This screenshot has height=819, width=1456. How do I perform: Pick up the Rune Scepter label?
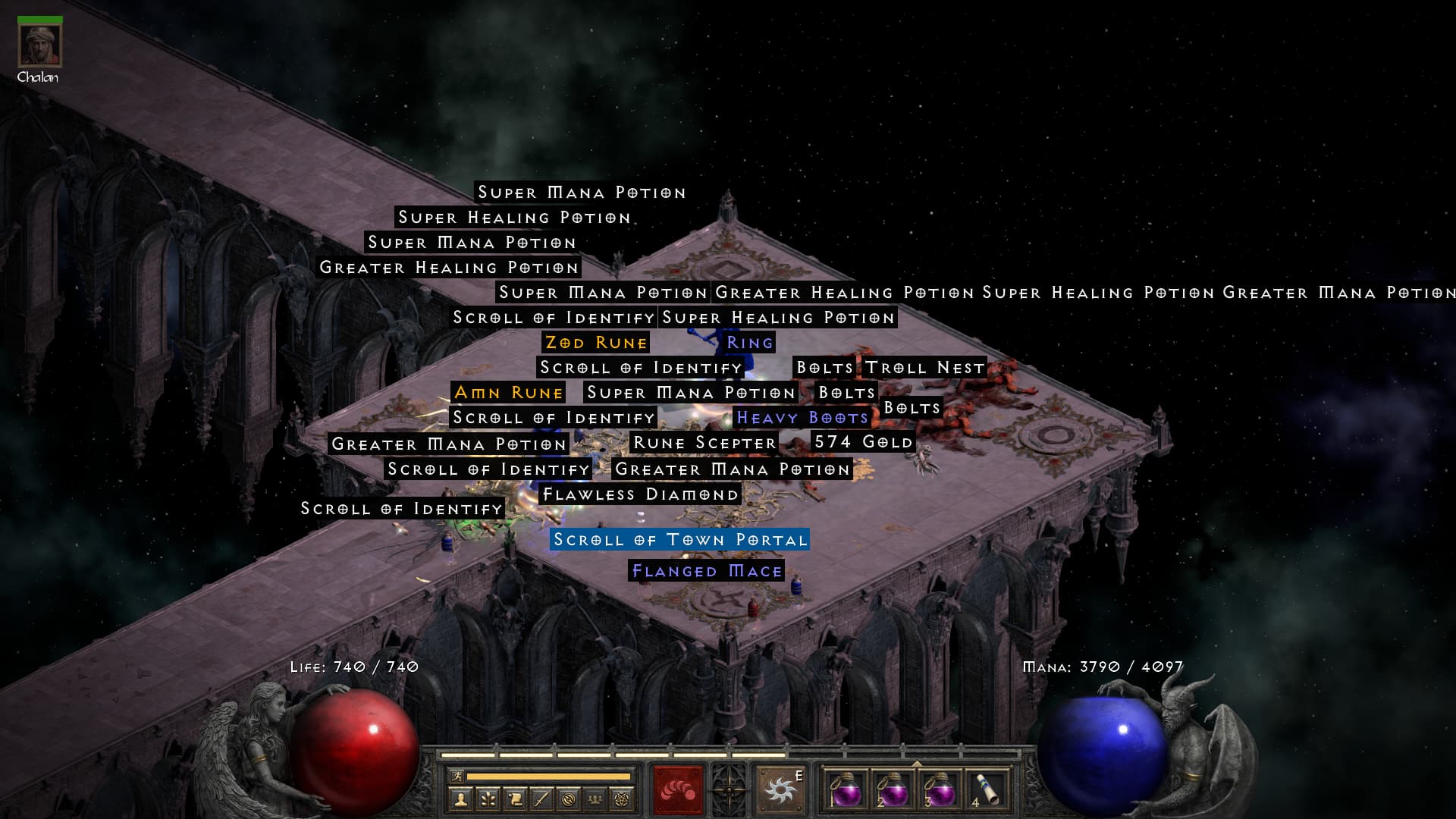pyautogui.click(x=704, y=443)
